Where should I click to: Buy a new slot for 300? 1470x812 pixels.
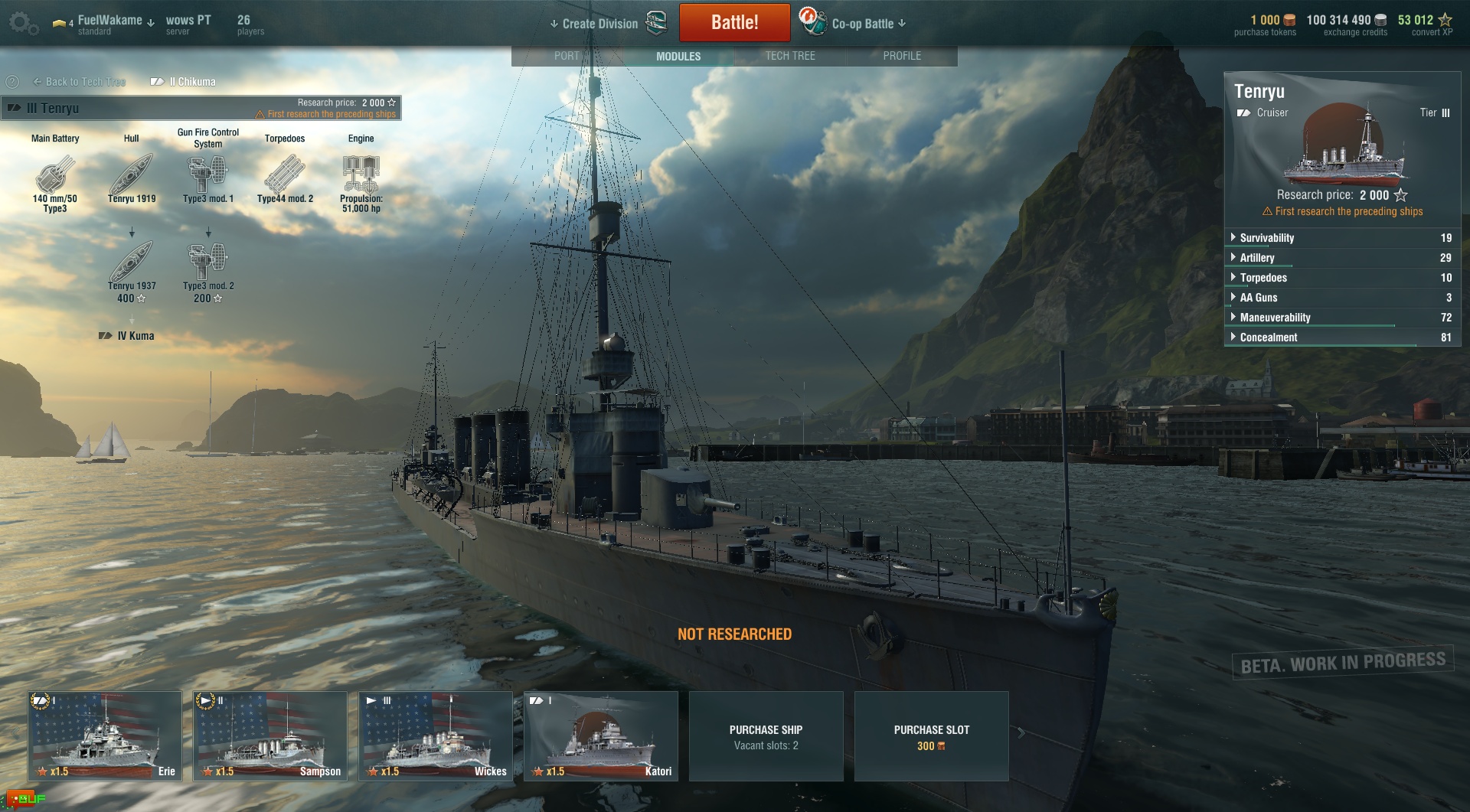click(x=931, y=736)
